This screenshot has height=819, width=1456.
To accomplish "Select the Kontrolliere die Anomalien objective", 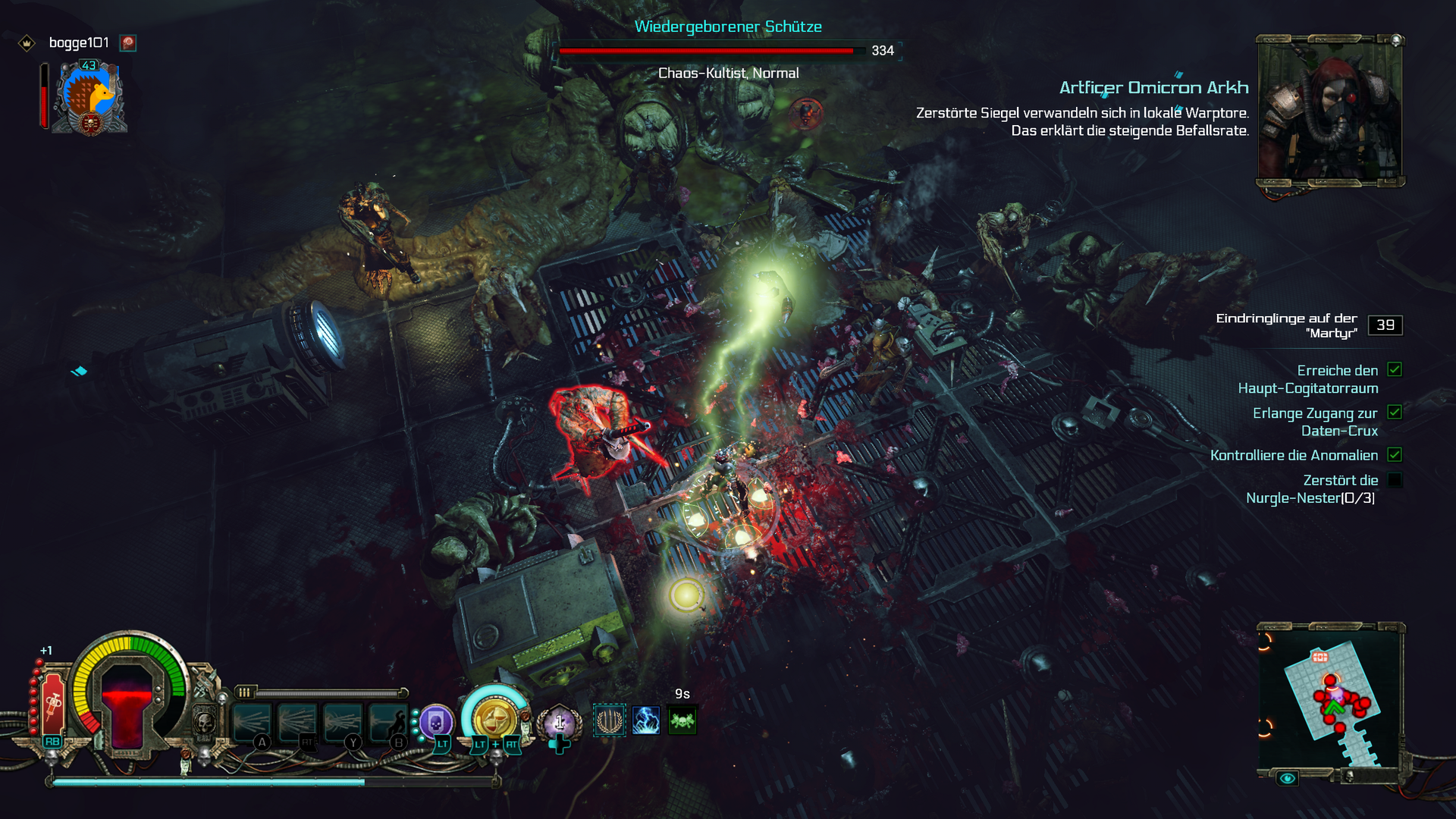I will (1294, 455).
